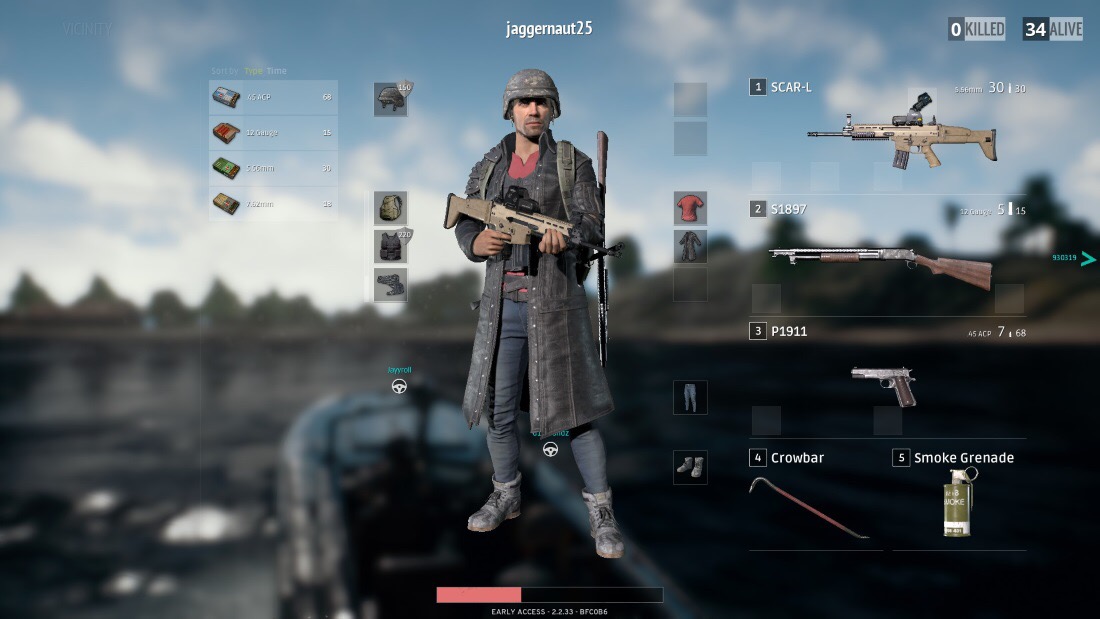1100x619 pixels.
Task: Select the equipped helmet slot
Action: [x=390, y=99]
